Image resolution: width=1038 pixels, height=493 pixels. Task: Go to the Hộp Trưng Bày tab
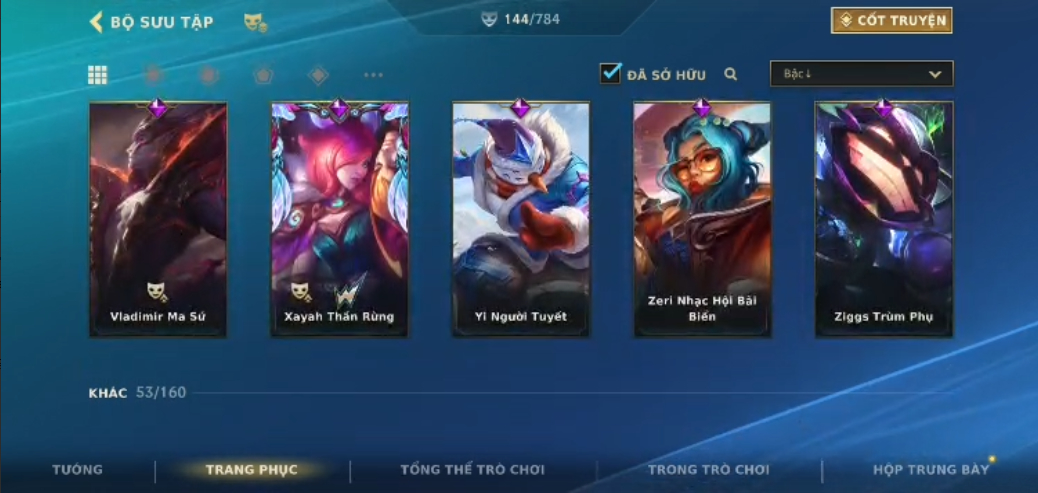[930, 470]
